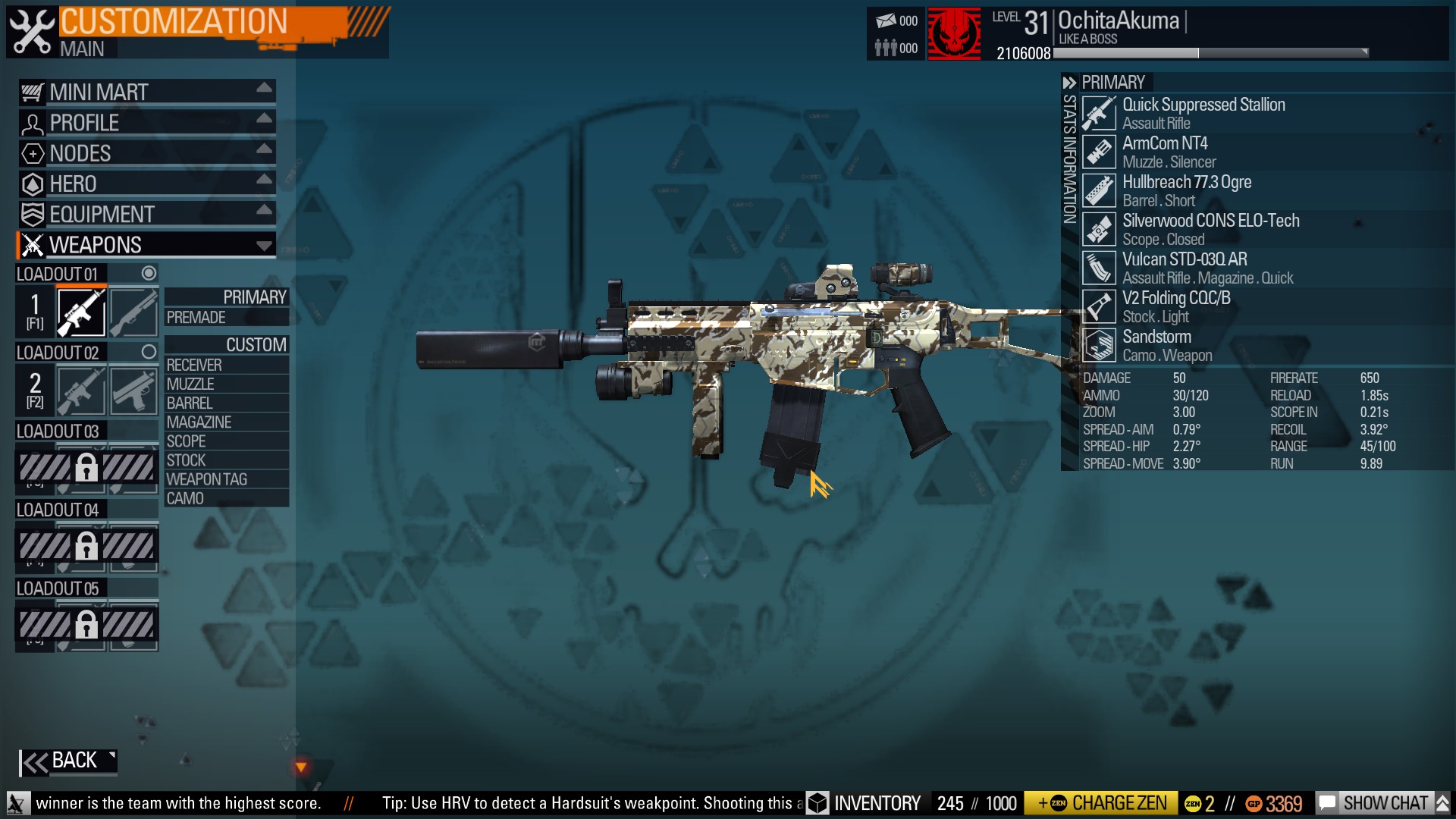Open the Camo customization option
The image size is (1456, 819).
click(226, 498)
